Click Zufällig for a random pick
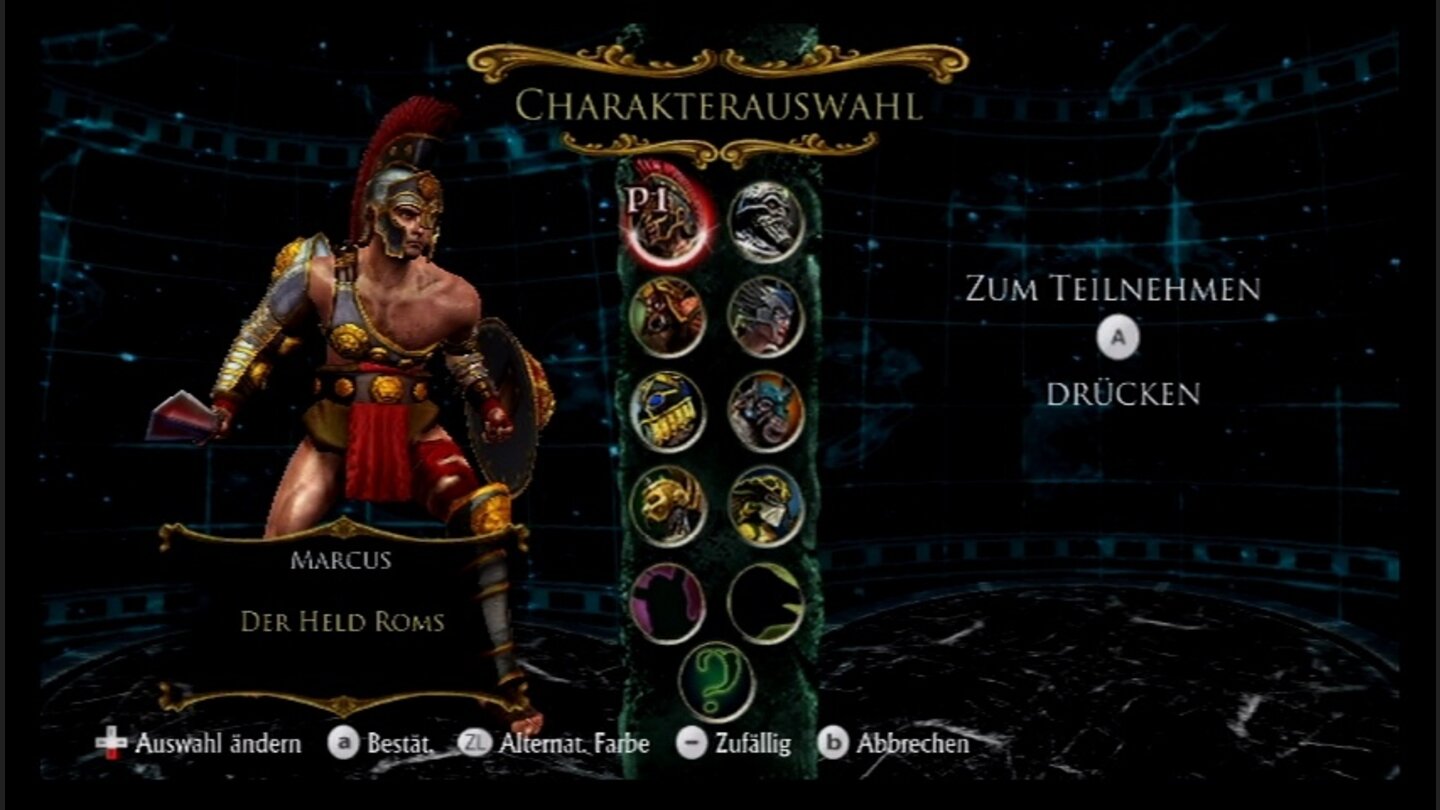Screen dimensions: 1440x810 (x=752, y=743)
